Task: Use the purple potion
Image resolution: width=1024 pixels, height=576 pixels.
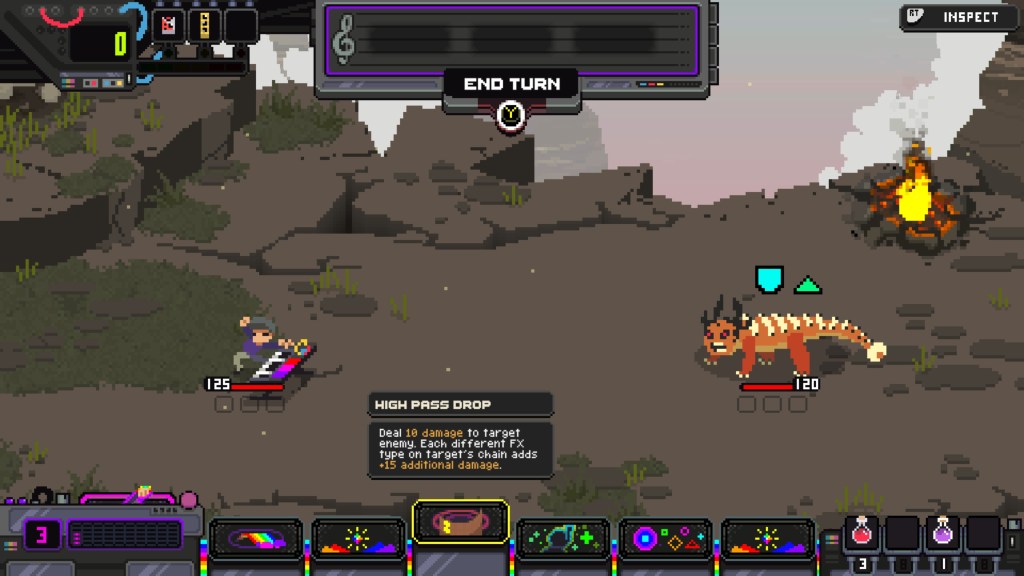Action: [943, 534]
